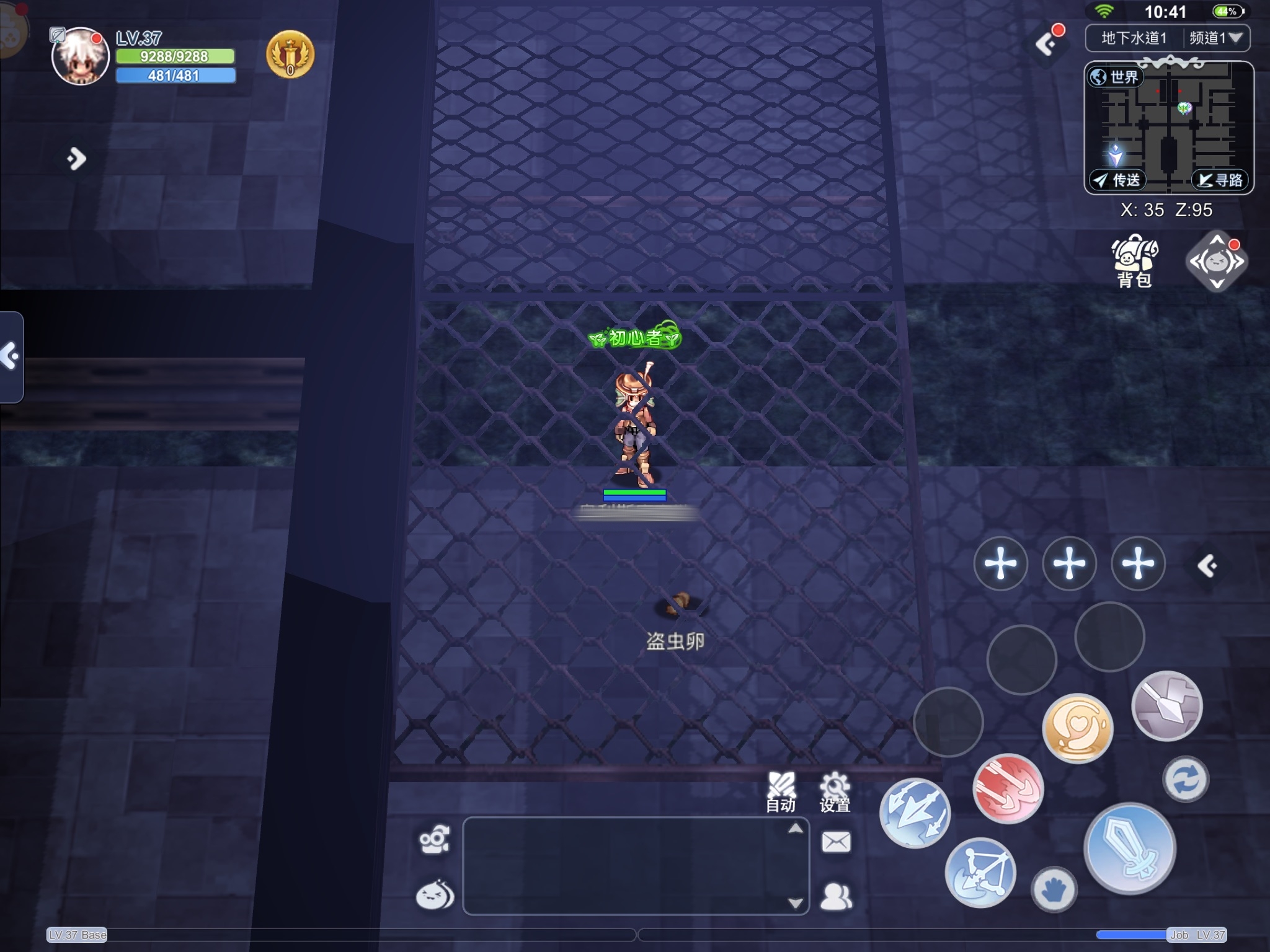Activate the blue double arrow skill
This screenshot has height=952, width=1270.
coord(915,813)
